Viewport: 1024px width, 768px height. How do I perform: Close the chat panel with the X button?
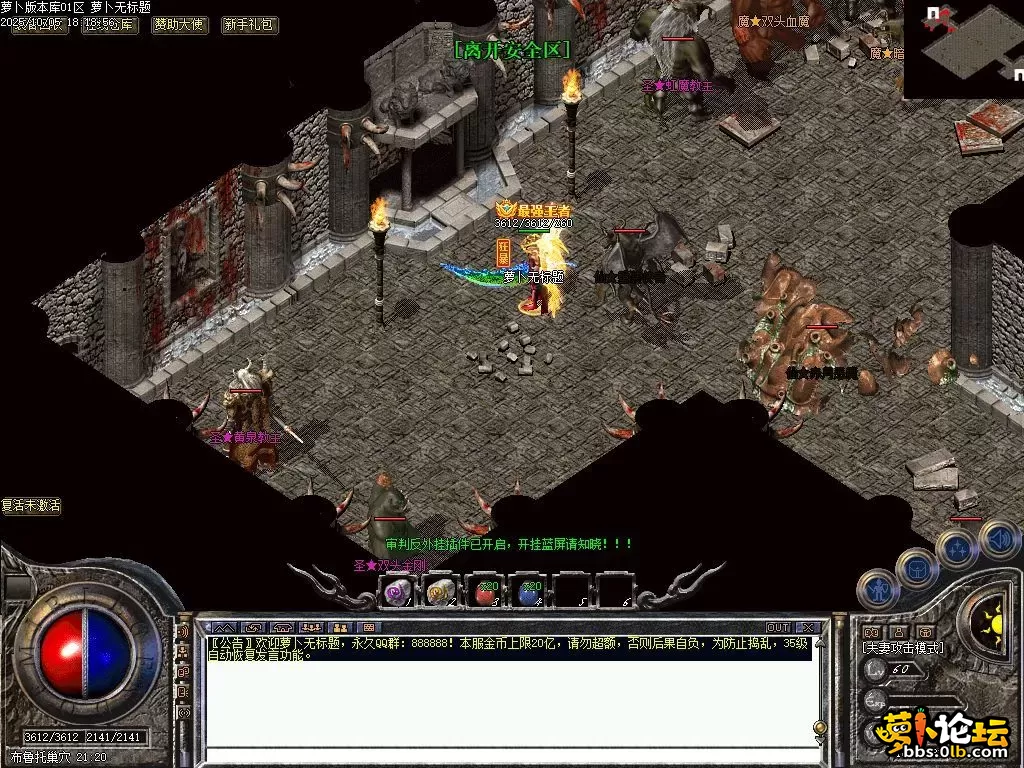(808, 628)
